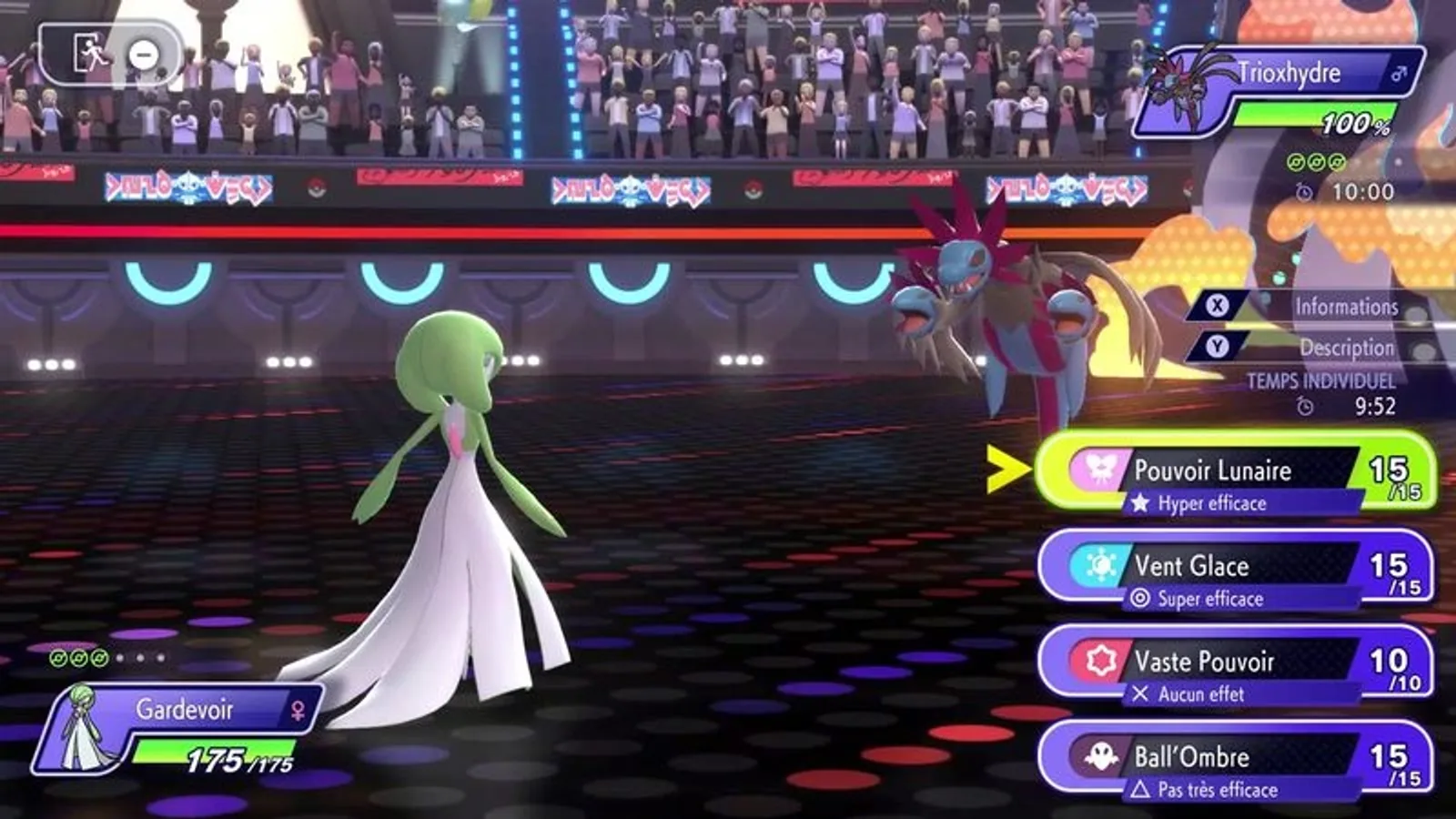Screen dimensions: 1456x819
Task: Select the Trioxhydre sprite on its nameplate
Action: 1179,88
